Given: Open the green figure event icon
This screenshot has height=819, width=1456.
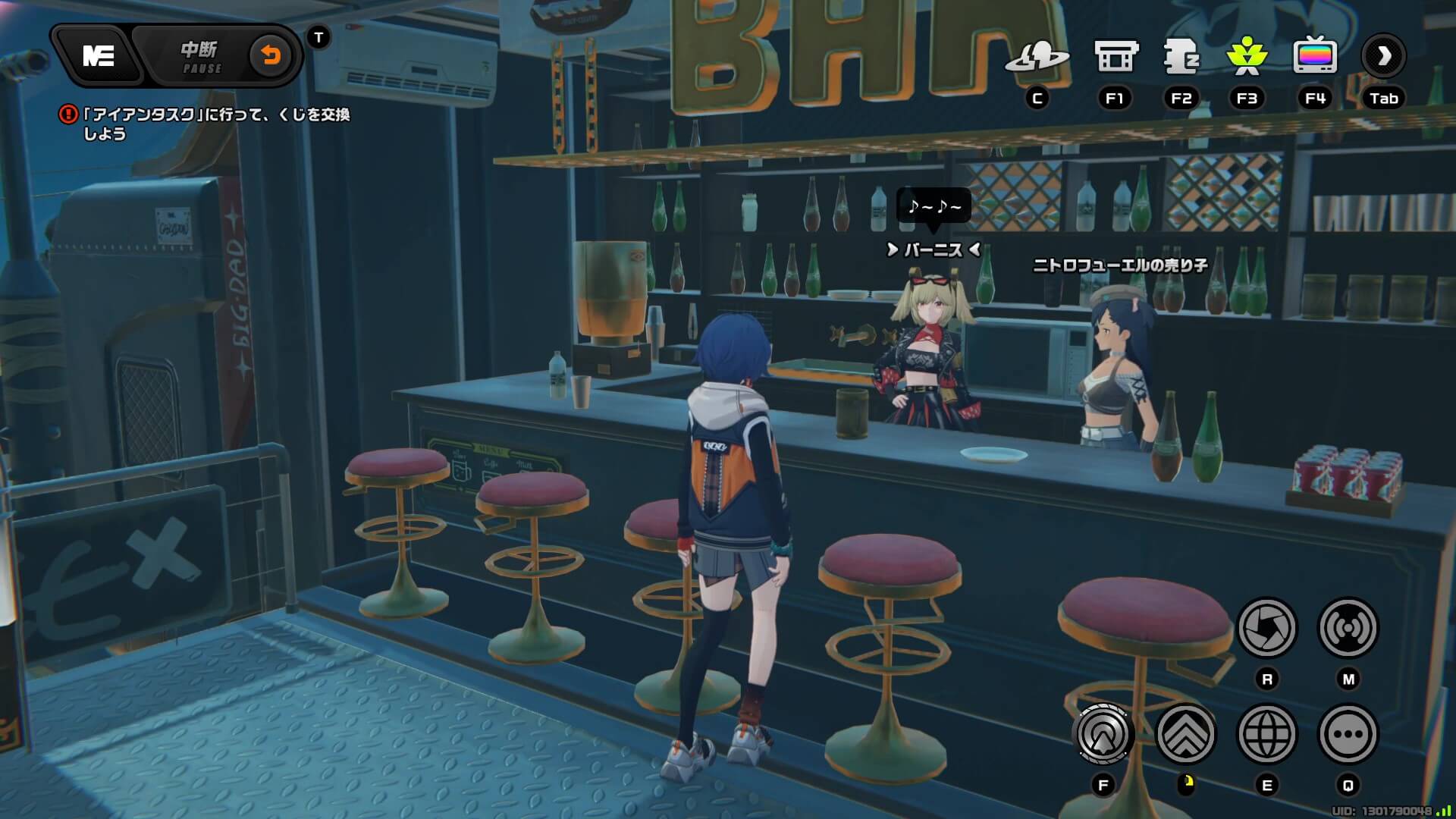Looking at the screenshot, I should (1247, 57).
